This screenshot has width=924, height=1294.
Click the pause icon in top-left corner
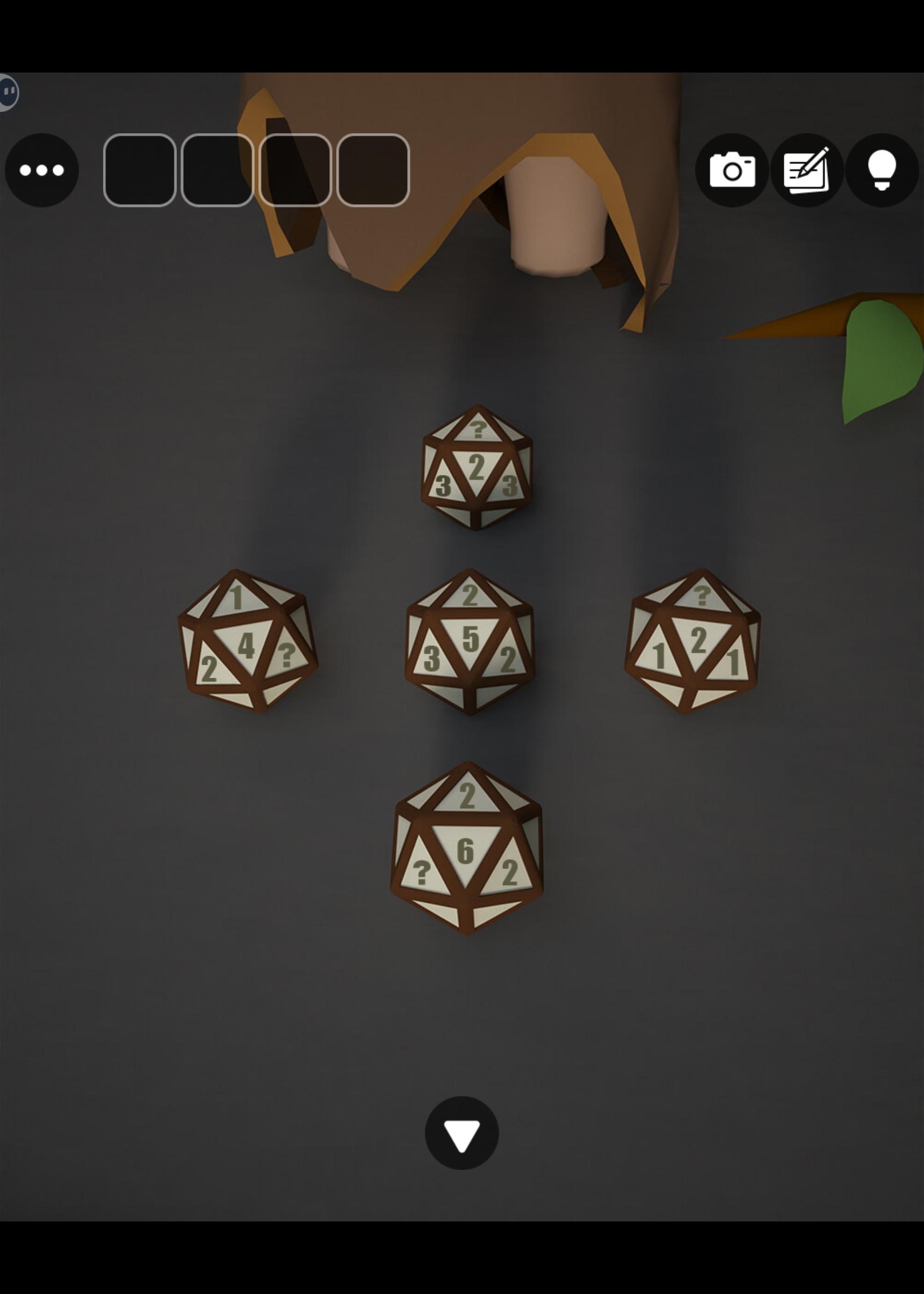coord(9,91)
